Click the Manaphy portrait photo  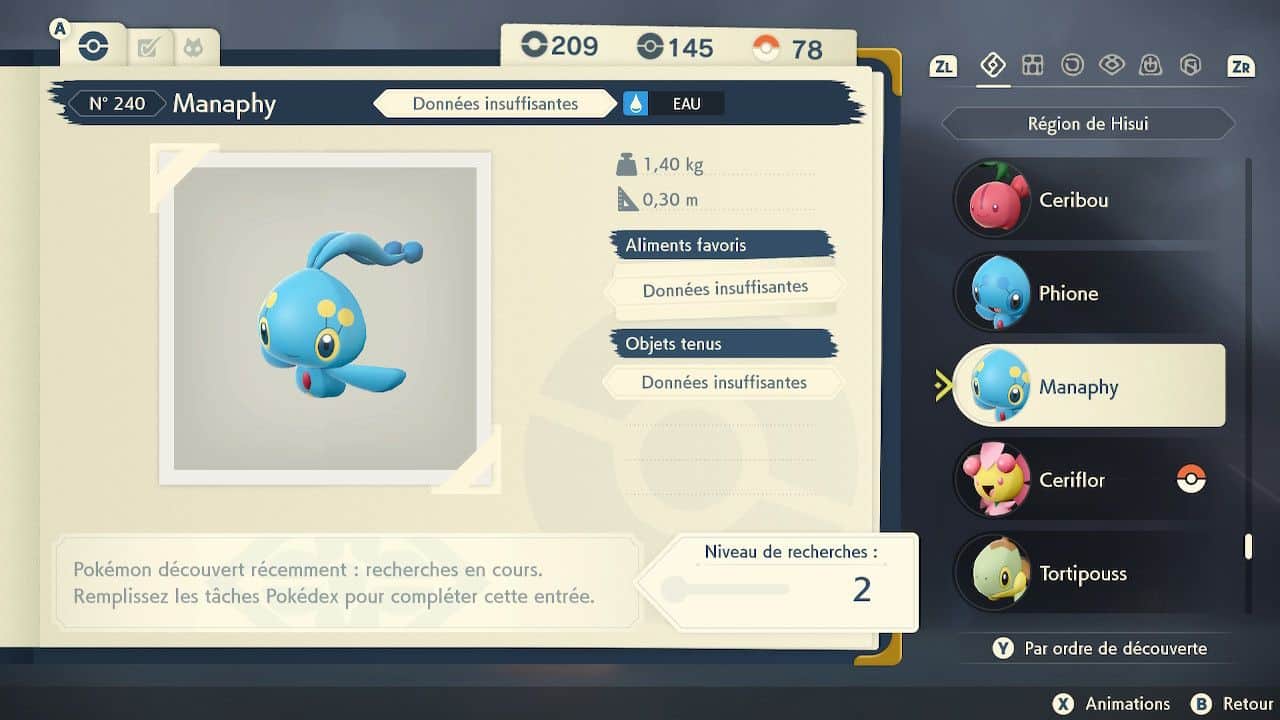[325, 318]
